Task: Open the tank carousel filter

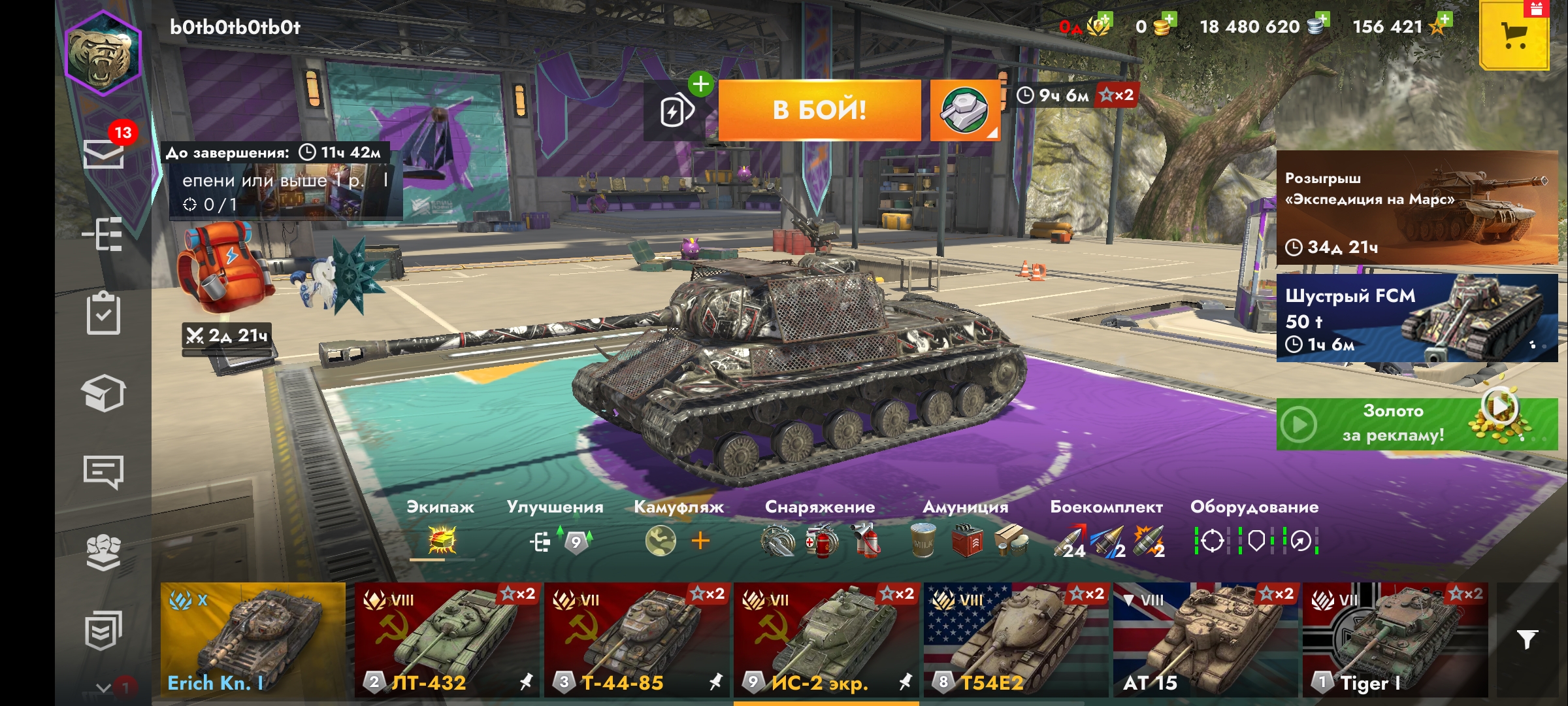Action: [1527, 639]
